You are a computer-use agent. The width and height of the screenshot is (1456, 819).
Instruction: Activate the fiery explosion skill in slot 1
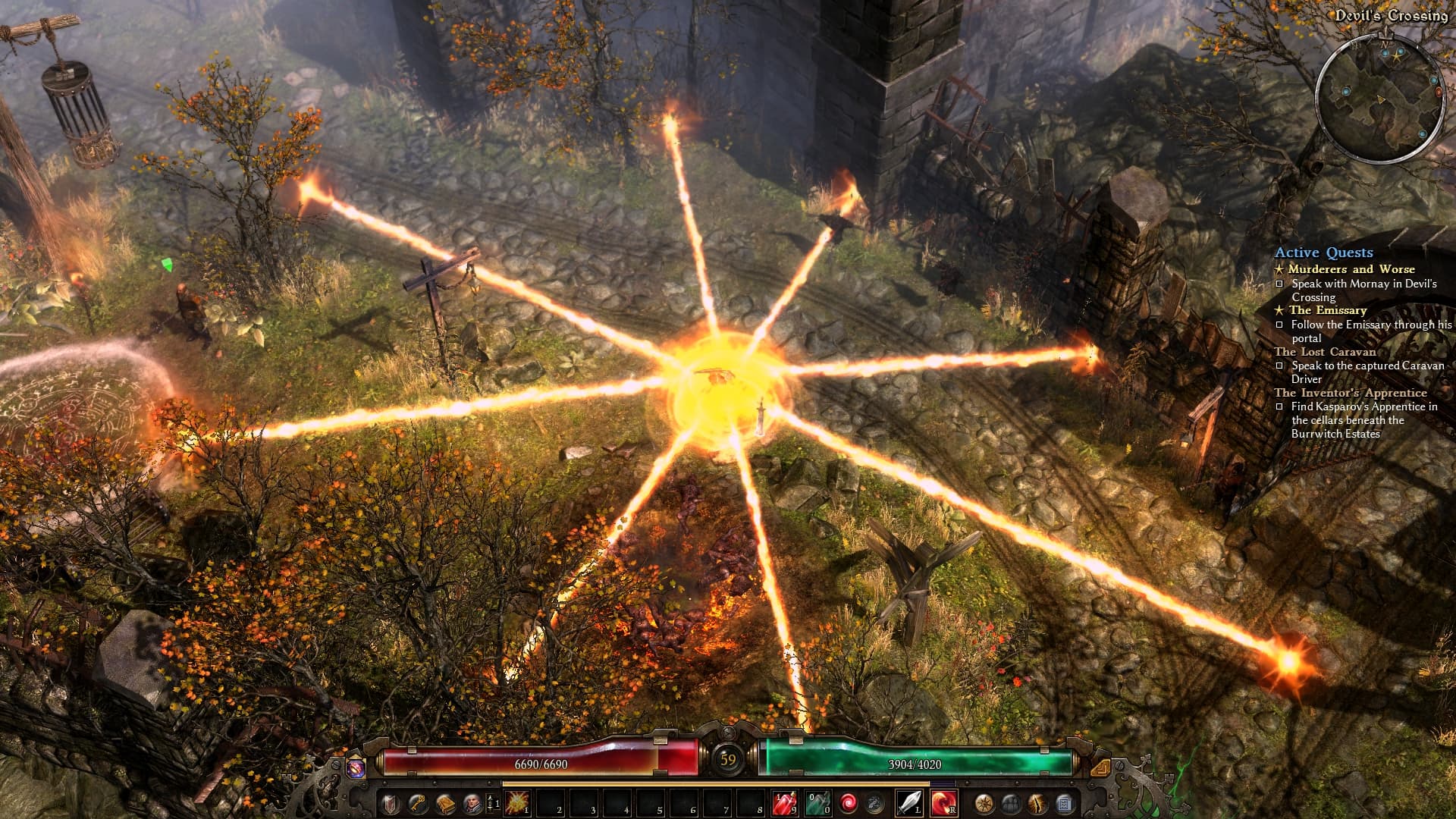(x=518, y=802)
